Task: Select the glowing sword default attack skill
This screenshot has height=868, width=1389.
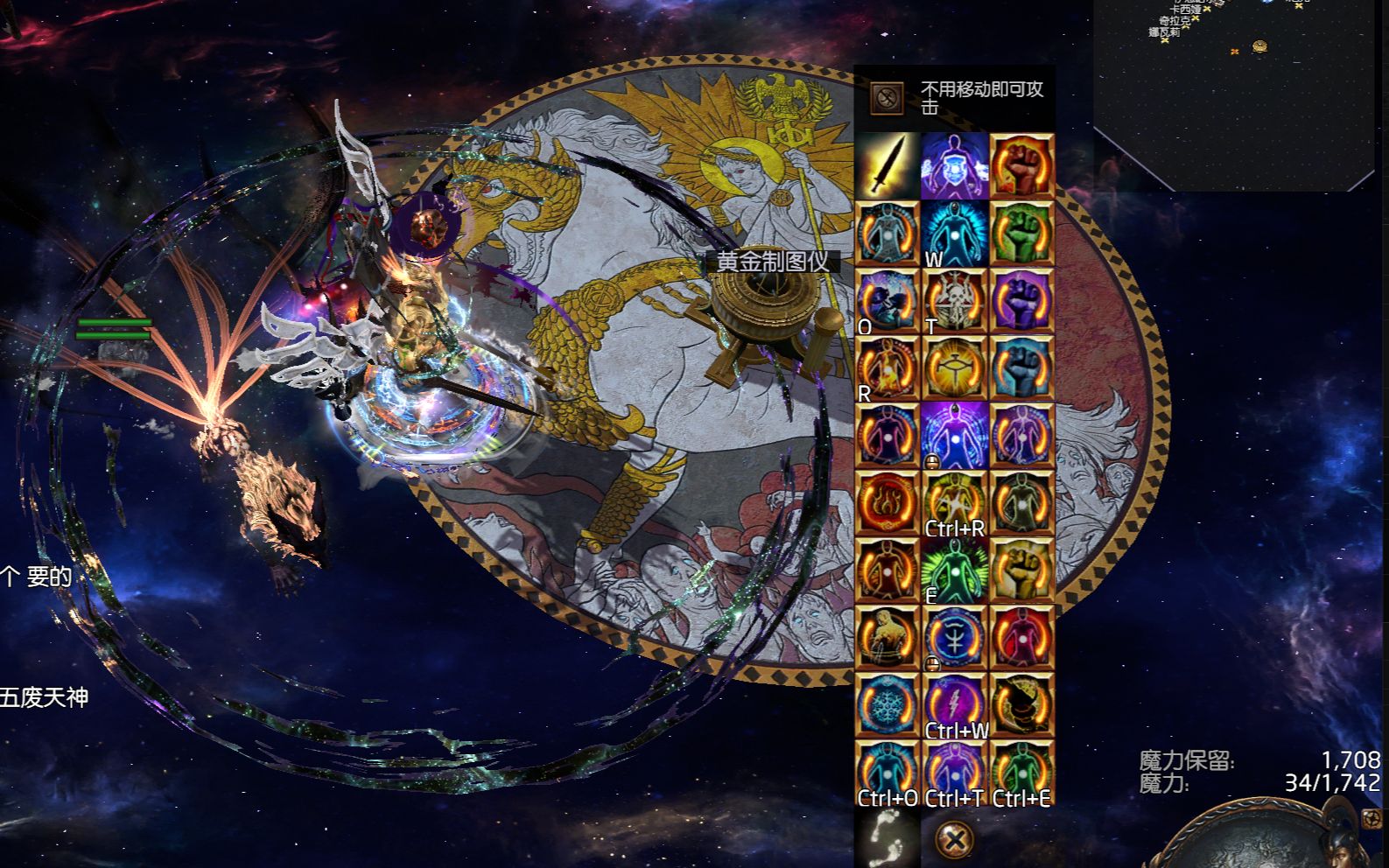Action: (887, 165)
